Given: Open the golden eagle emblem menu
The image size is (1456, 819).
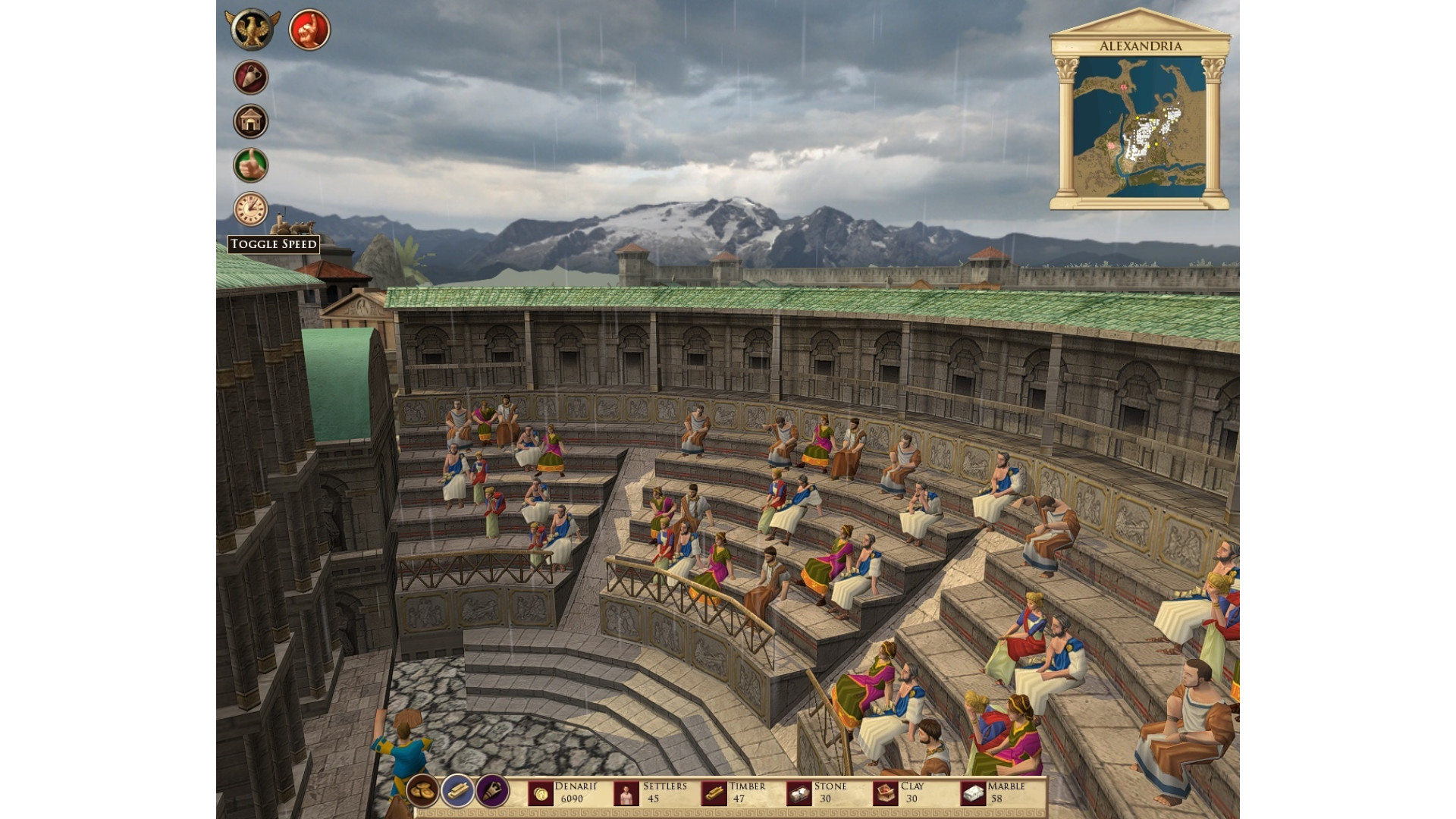Looking at the screenshot, I should (x=252, y=30).
